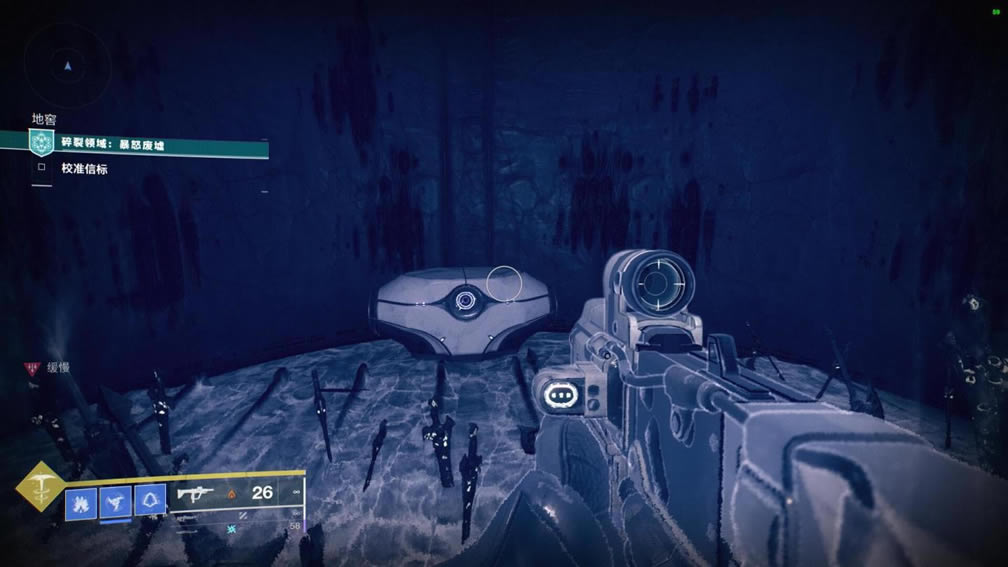
Task: Click the circular radar in the corner
Action: [66, 66]
